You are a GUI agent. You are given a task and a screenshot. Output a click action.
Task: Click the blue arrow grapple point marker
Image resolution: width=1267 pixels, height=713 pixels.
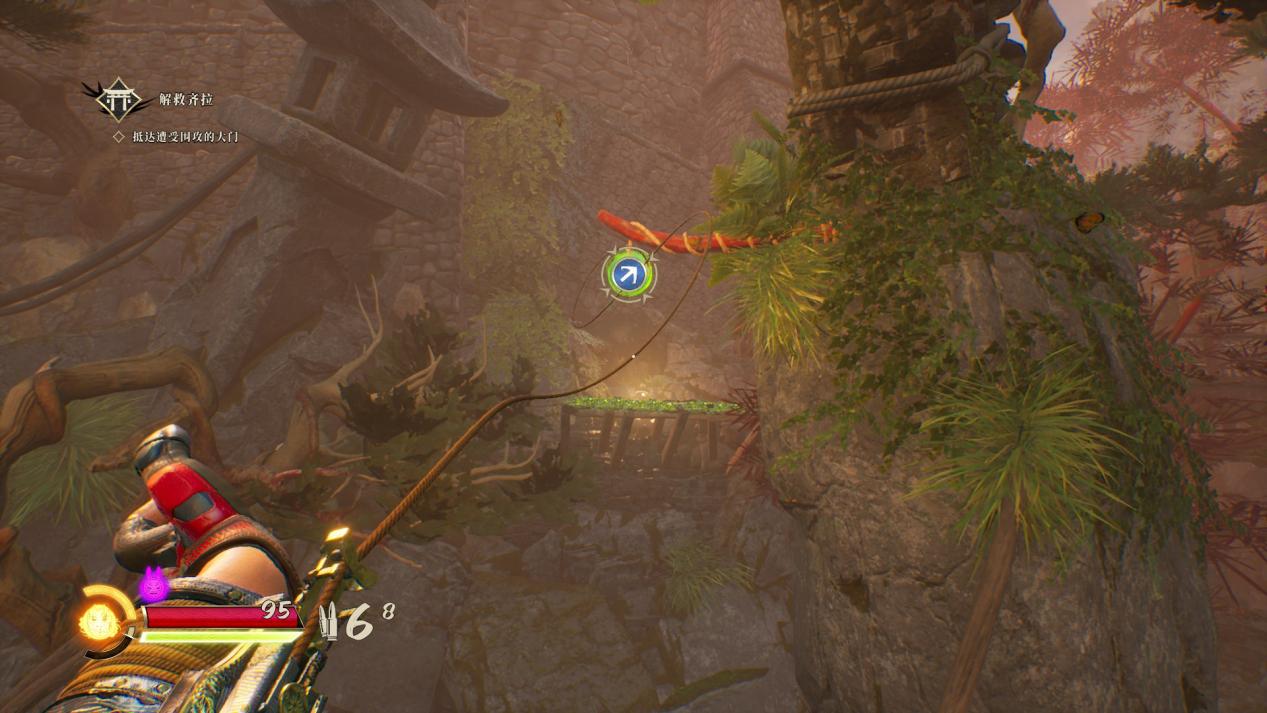(628, 274)
